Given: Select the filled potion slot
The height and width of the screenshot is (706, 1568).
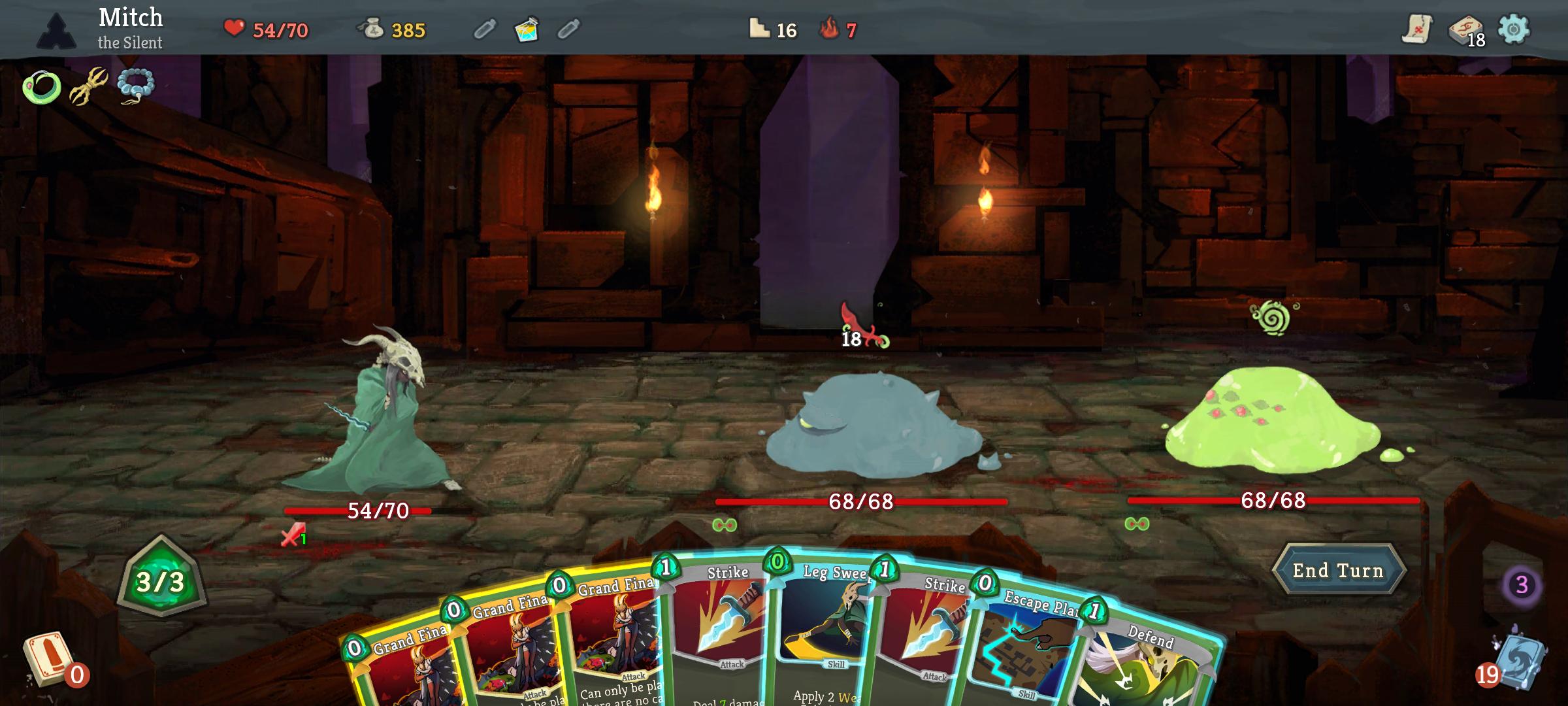Looking at the screenshot, I should click(x=527, y=29).
